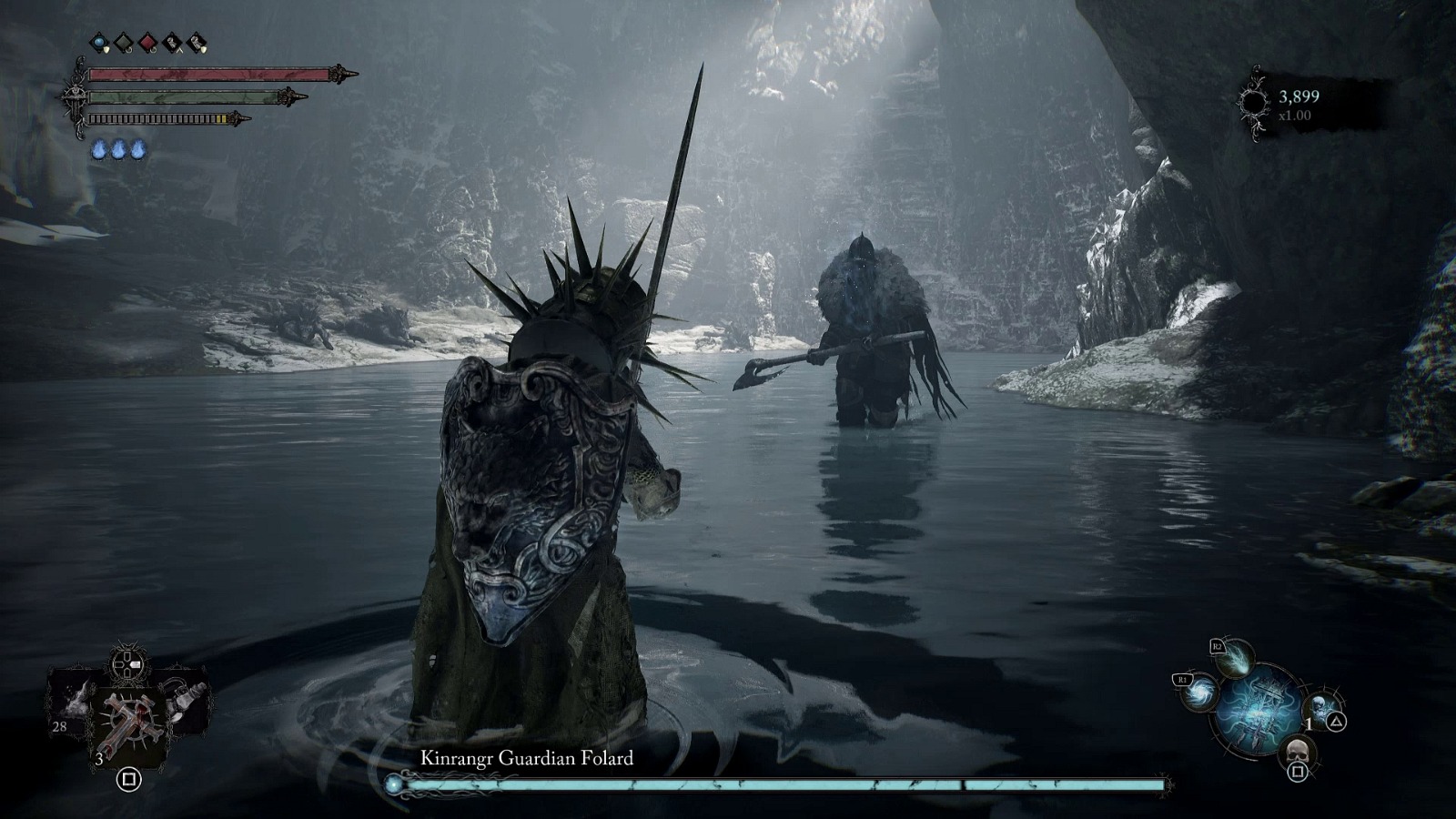Select the grey skull ability icon
The width and height of the screenshot is (1456, 819).
1296,753
